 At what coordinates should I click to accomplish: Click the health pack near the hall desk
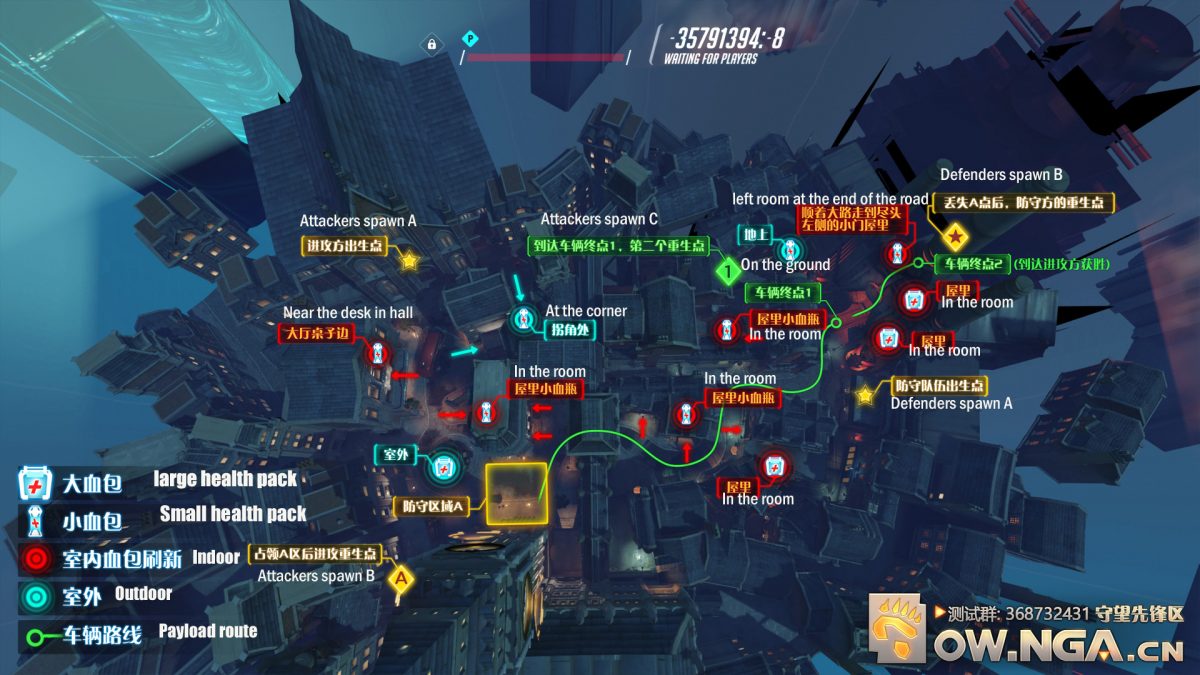click(x=378, y=352)
